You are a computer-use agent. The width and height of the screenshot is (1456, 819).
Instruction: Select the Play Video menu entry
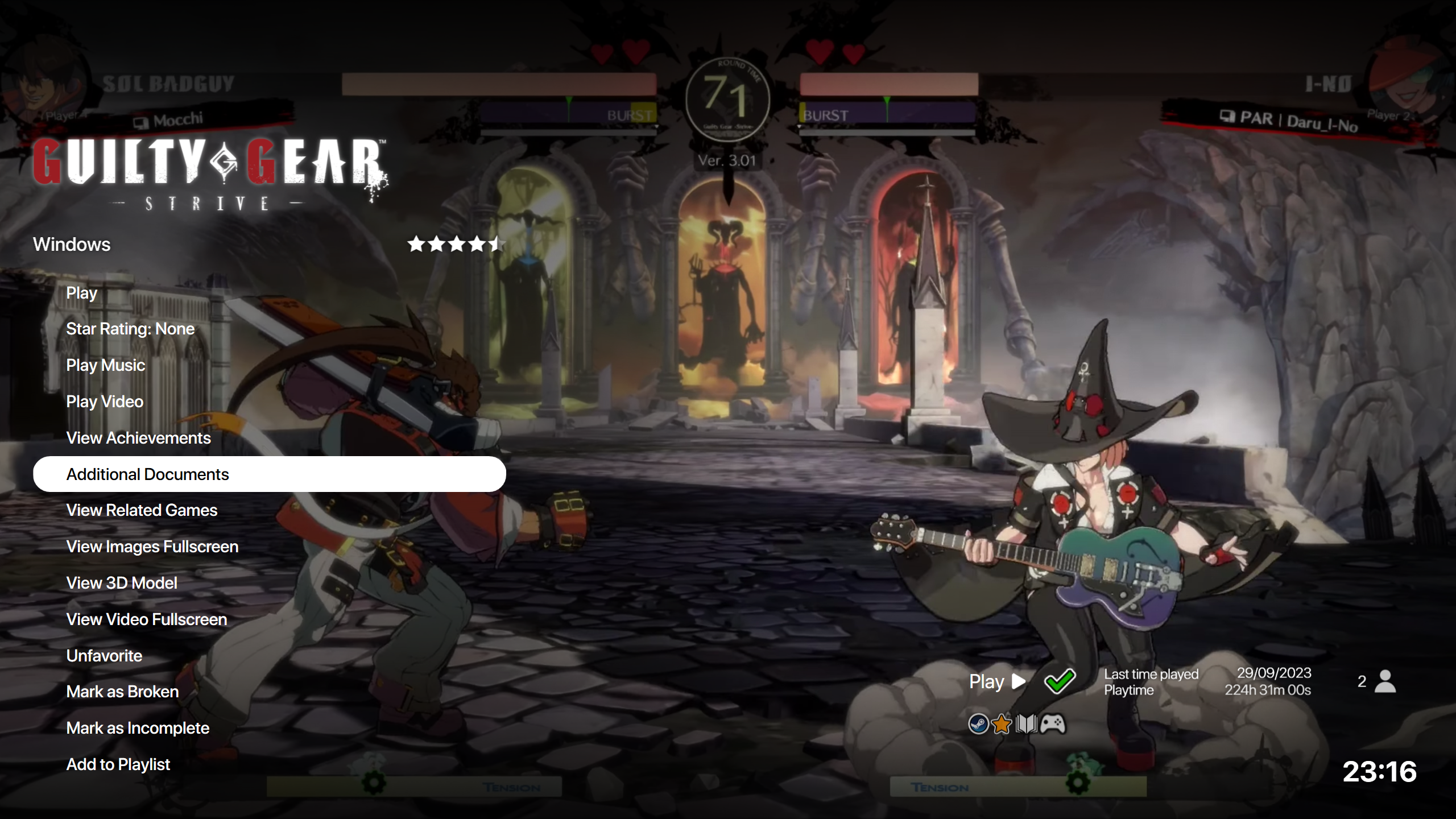pos(105,402)
